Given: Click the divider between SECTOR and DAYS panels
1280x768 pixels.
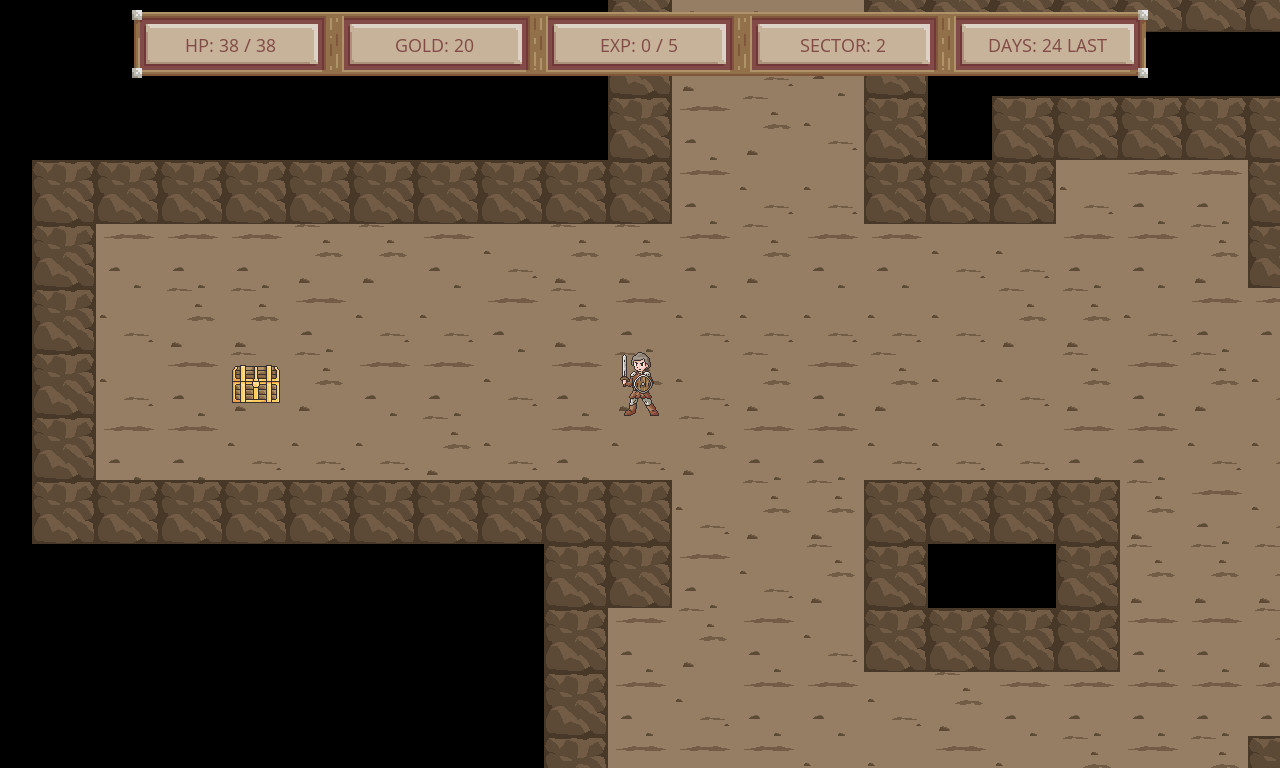Looking at the screenshot, I should tap(946, 44).
